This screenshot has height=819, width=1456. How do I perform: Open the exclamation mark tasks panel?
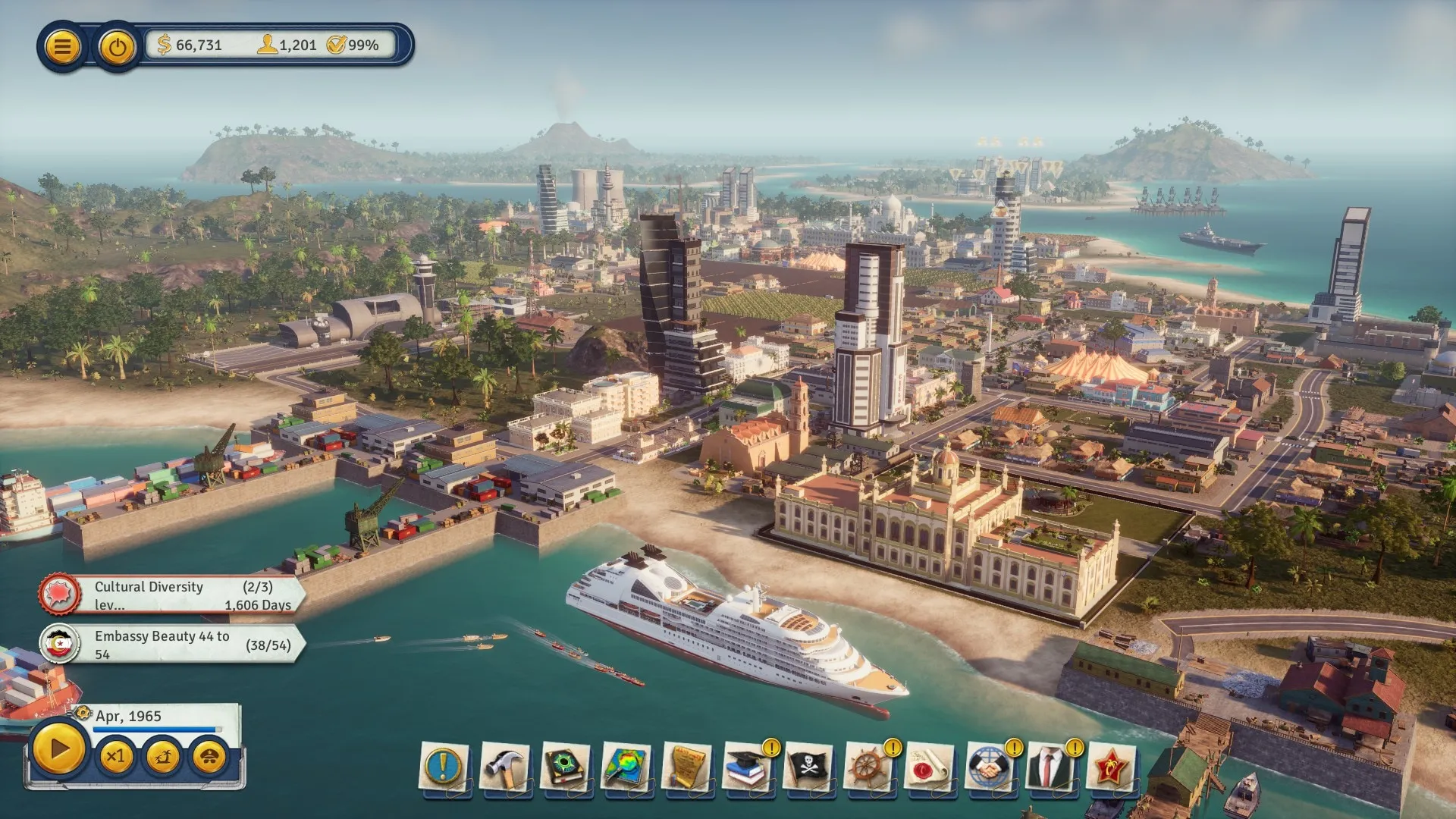click(x=444, y=767)
